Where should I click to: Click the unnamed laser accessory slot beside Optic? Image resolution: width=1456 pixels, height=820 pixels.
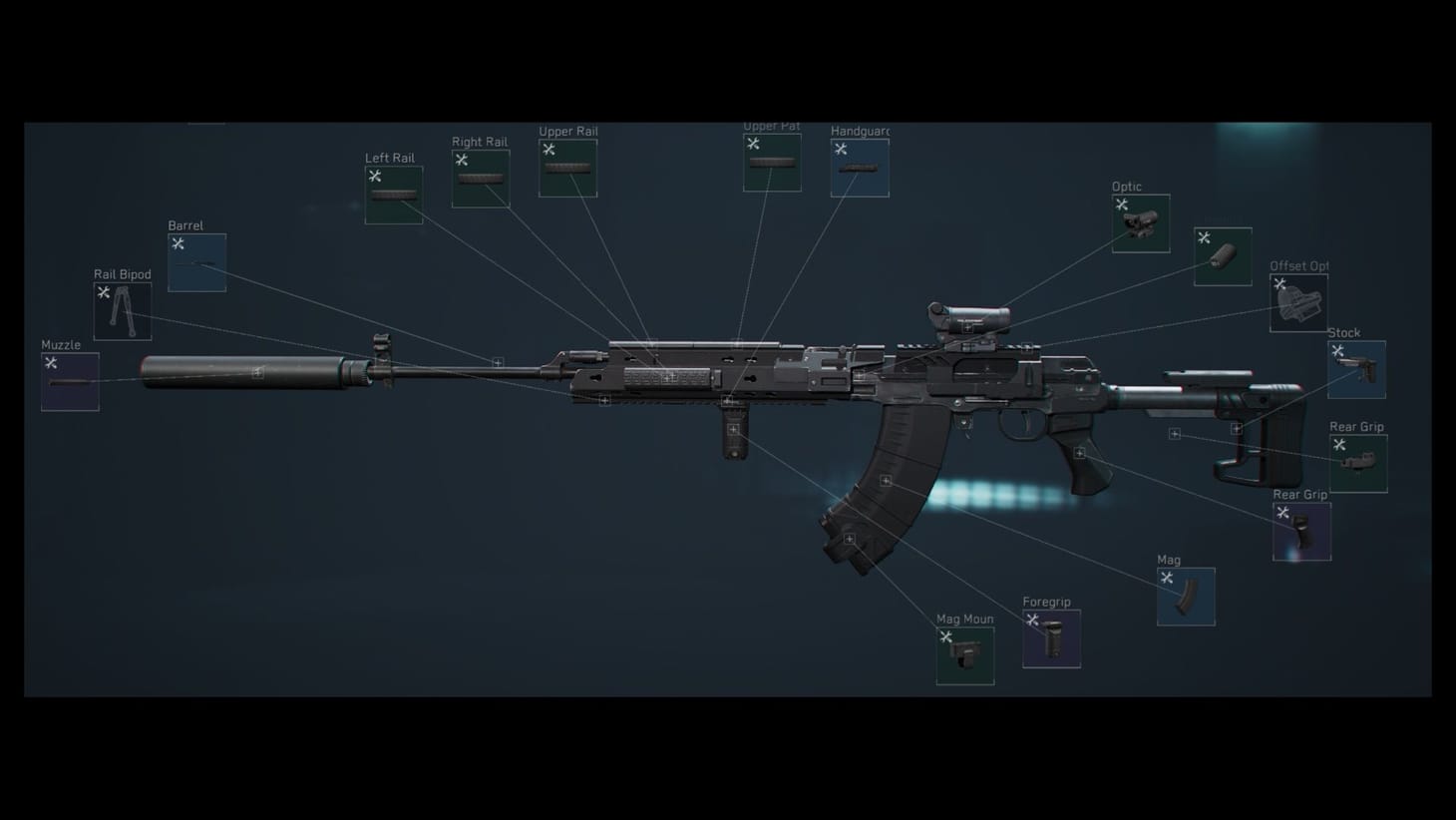pyautogui.click(x=1221, y=256)
